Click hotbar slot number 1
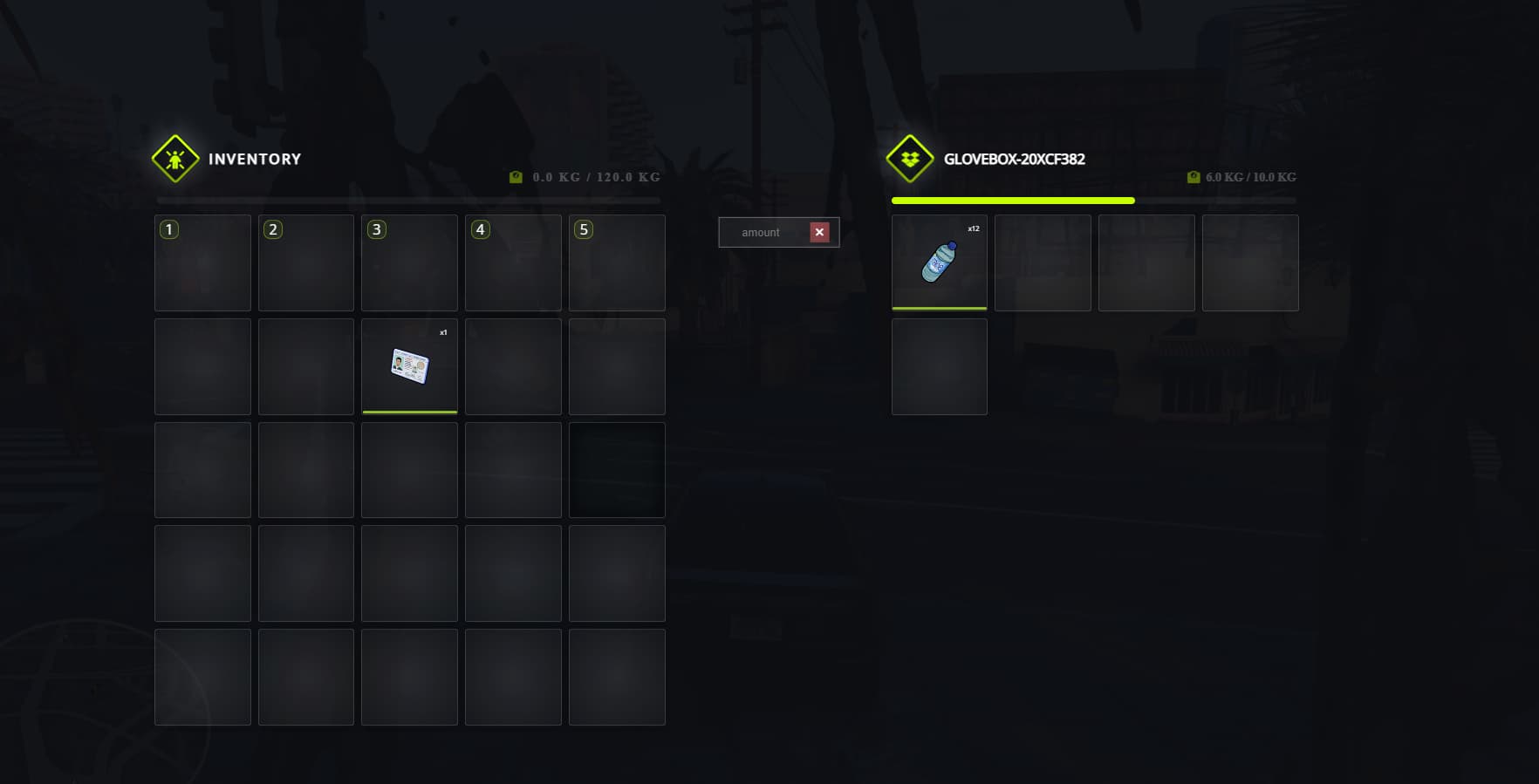The width and height of the screenshot is (1539, 784). tap(202, 262)
